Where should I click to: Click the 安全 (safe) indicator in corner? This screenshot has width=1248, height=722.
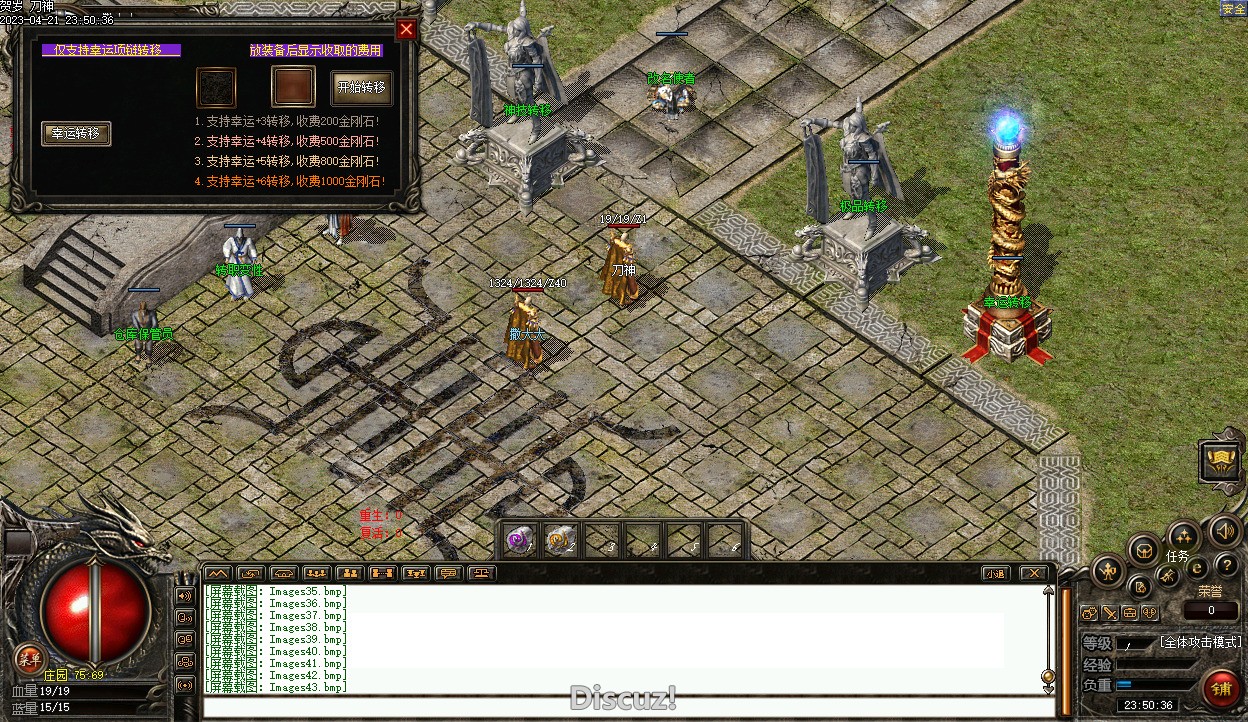click(1233, 9)
